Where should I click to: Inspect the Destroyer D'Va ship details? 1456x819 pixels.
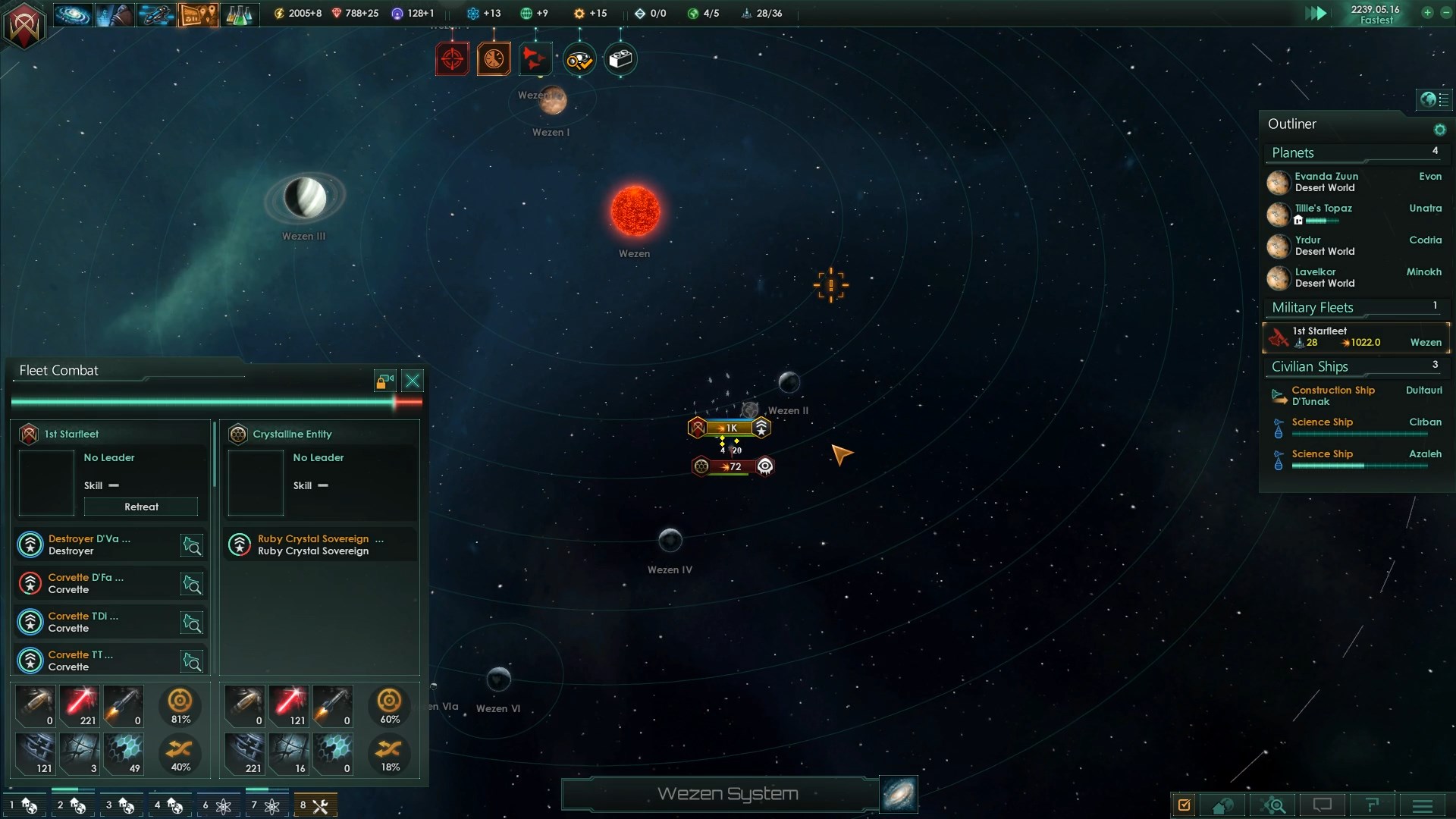[x=192, y=545]
